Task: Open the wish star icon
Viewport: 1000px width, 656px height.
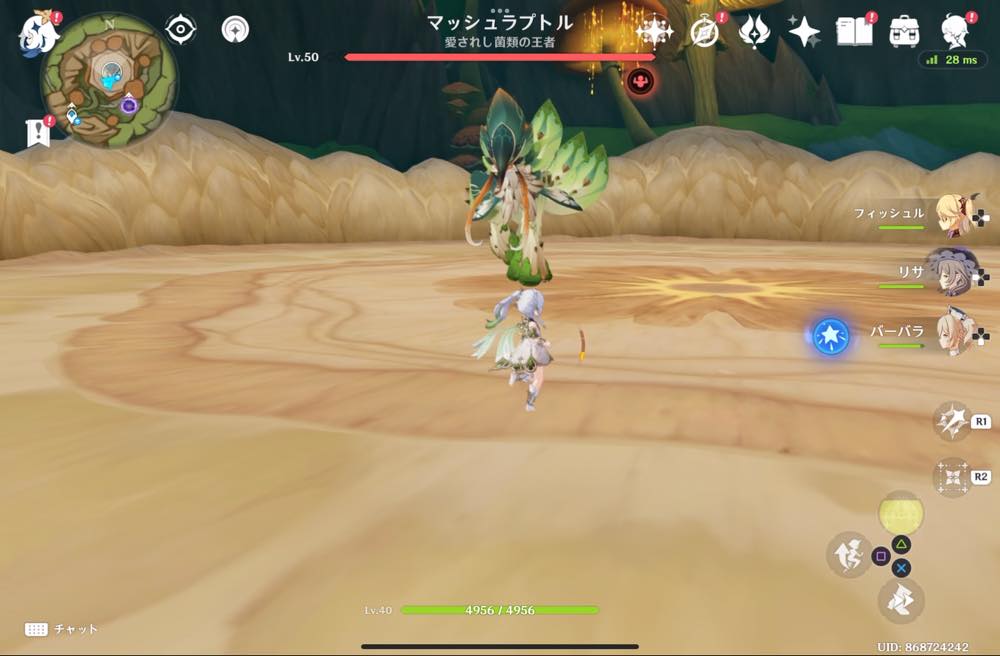Action: point(804,32)
